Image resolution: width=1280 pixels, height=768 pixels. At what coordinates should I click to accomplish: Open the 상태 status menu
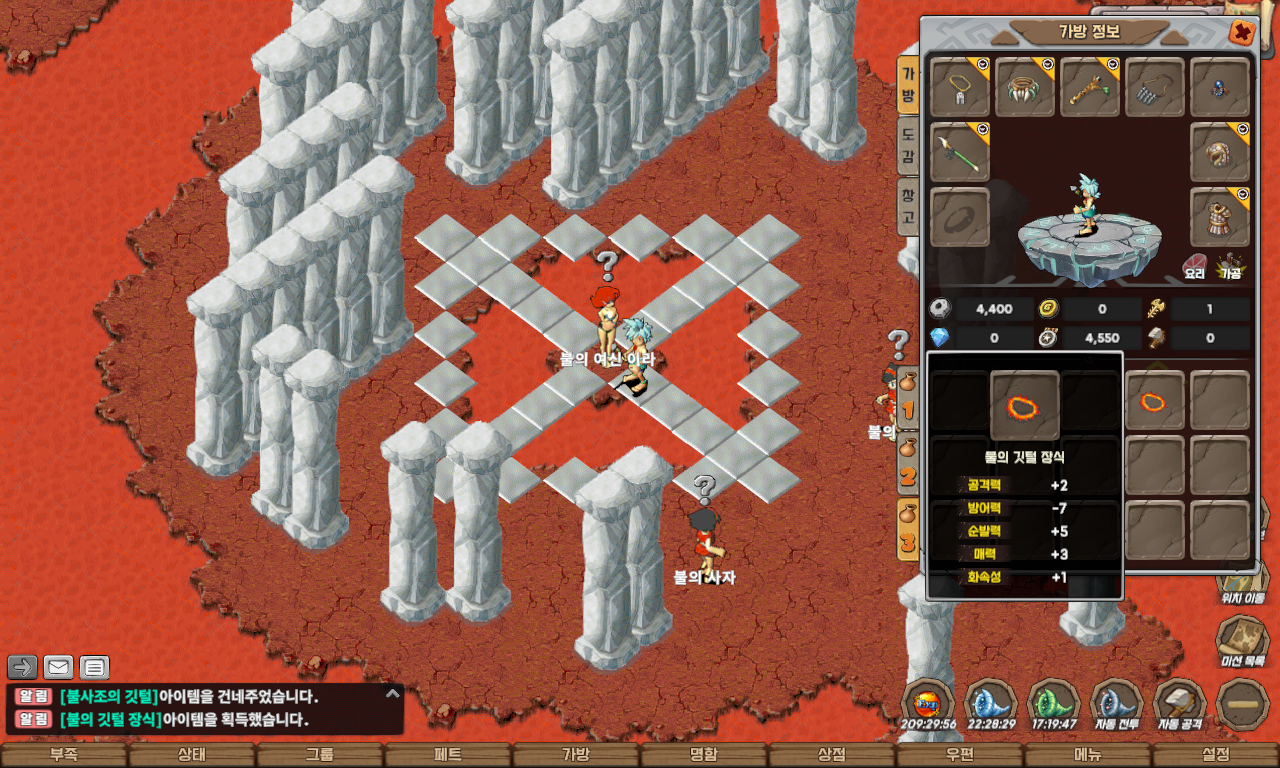192,755
